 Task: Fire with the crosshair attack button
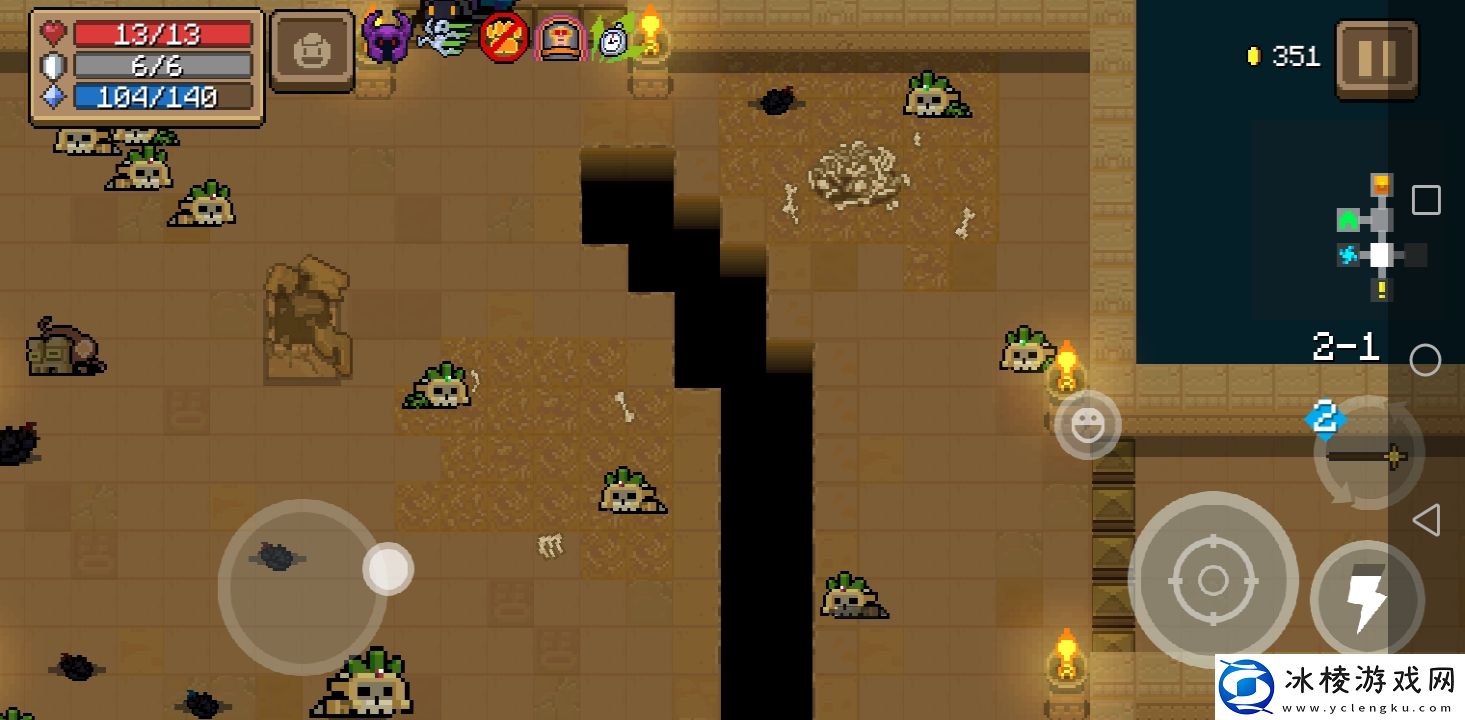point(1212,579)
